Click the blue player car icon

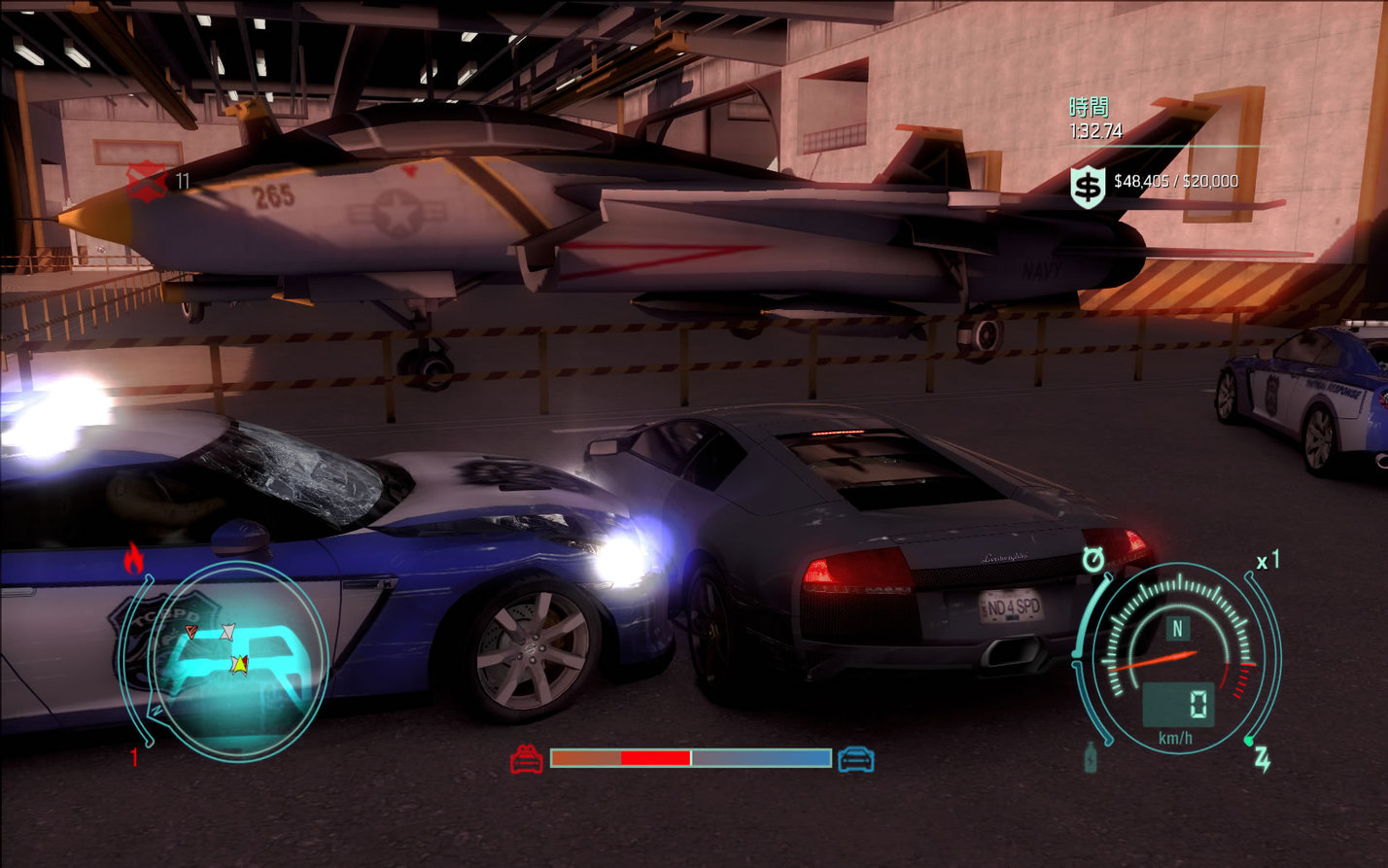point(855,758)
